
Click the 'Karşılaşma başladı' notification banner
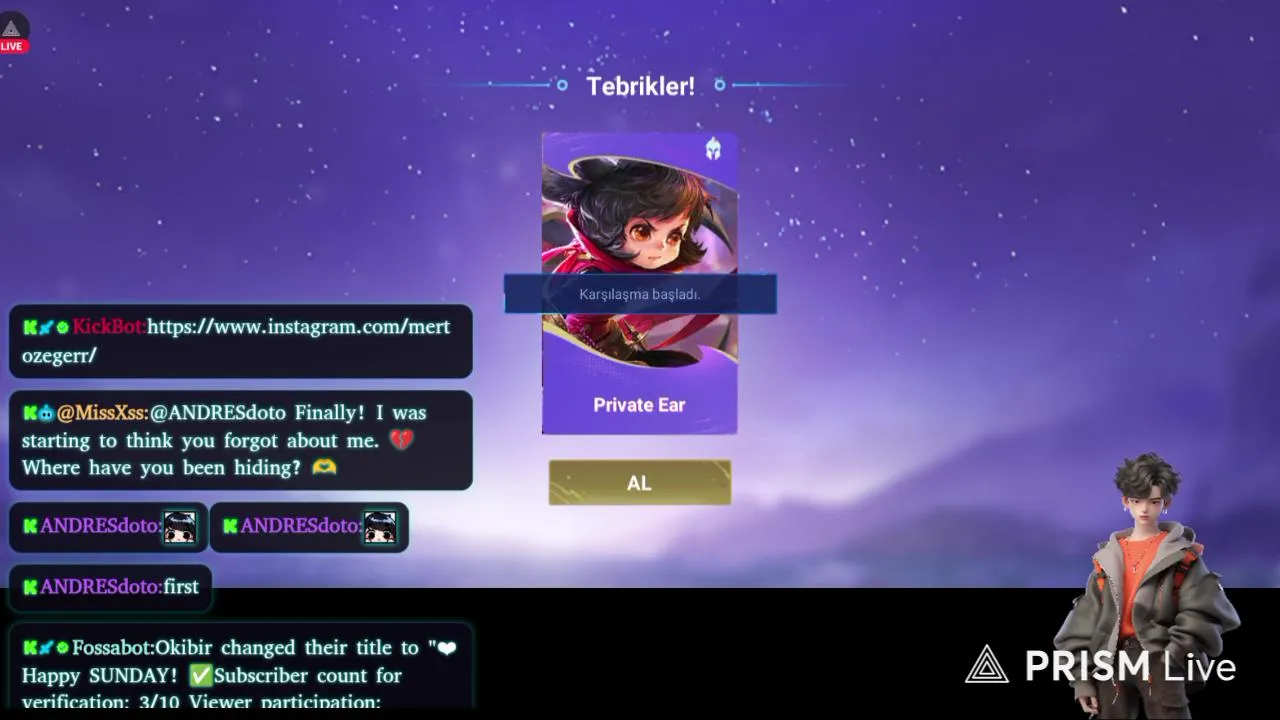point(640,293)
